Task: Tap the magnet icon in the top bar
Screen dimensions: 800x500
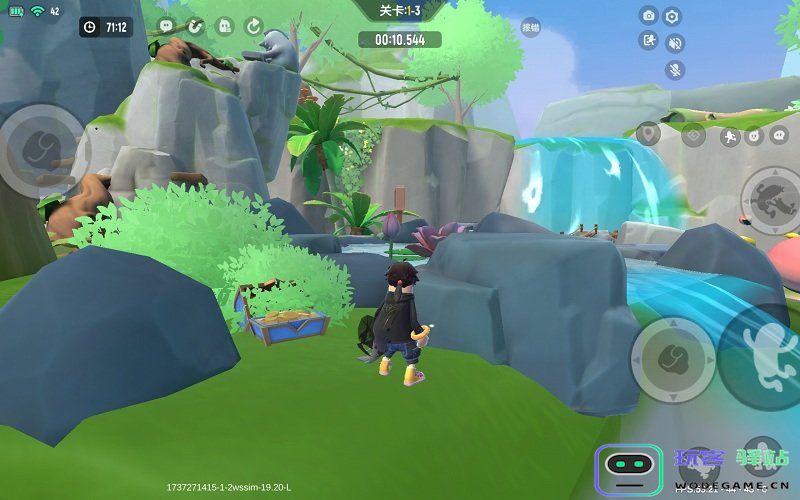Action: [195, 26]
